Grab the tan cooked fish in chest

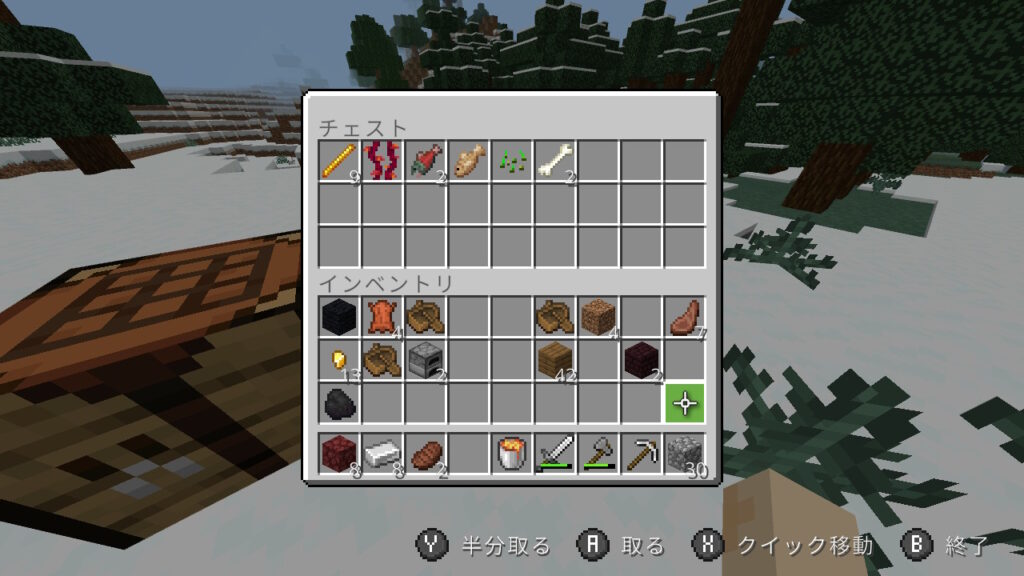point(469,161)
